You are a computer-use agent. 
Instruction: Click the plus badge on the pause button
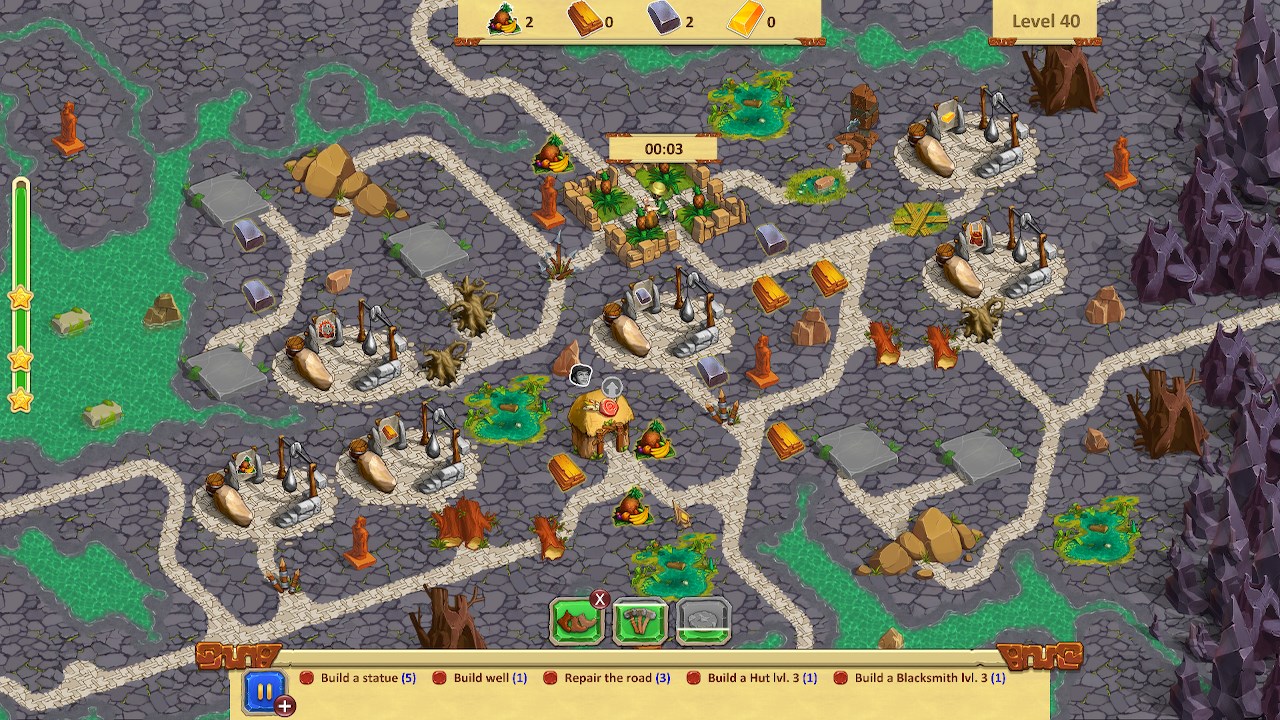(x=283, y=707)
